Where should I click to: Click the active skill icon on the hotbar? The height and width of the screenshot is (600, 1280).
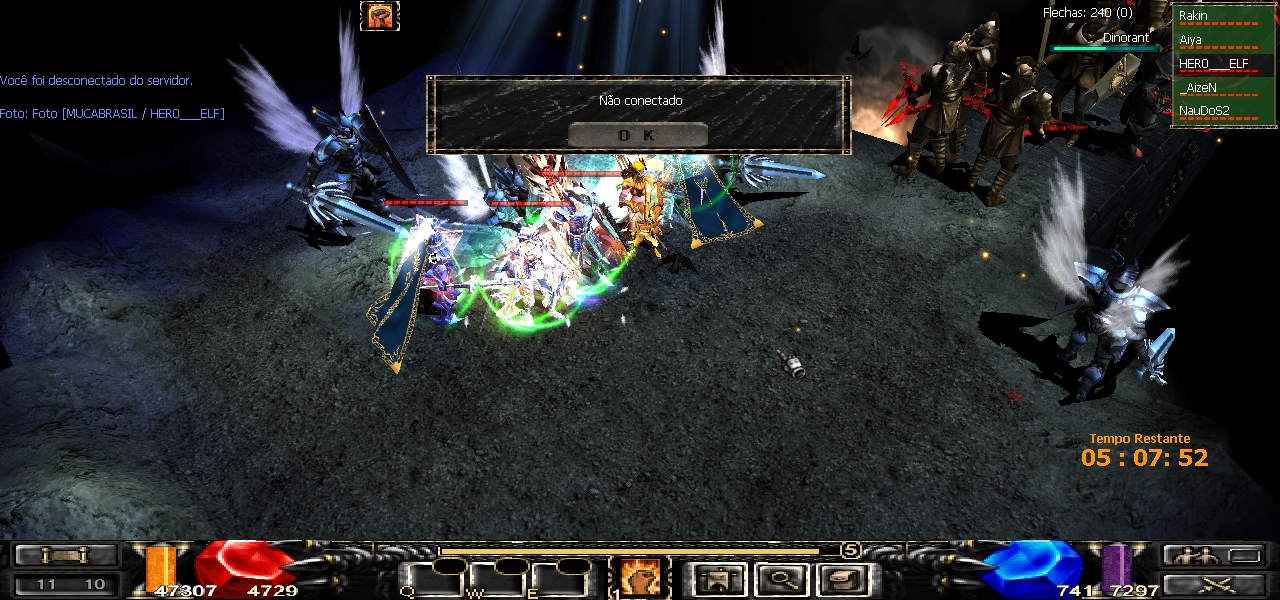pos(638,577)
